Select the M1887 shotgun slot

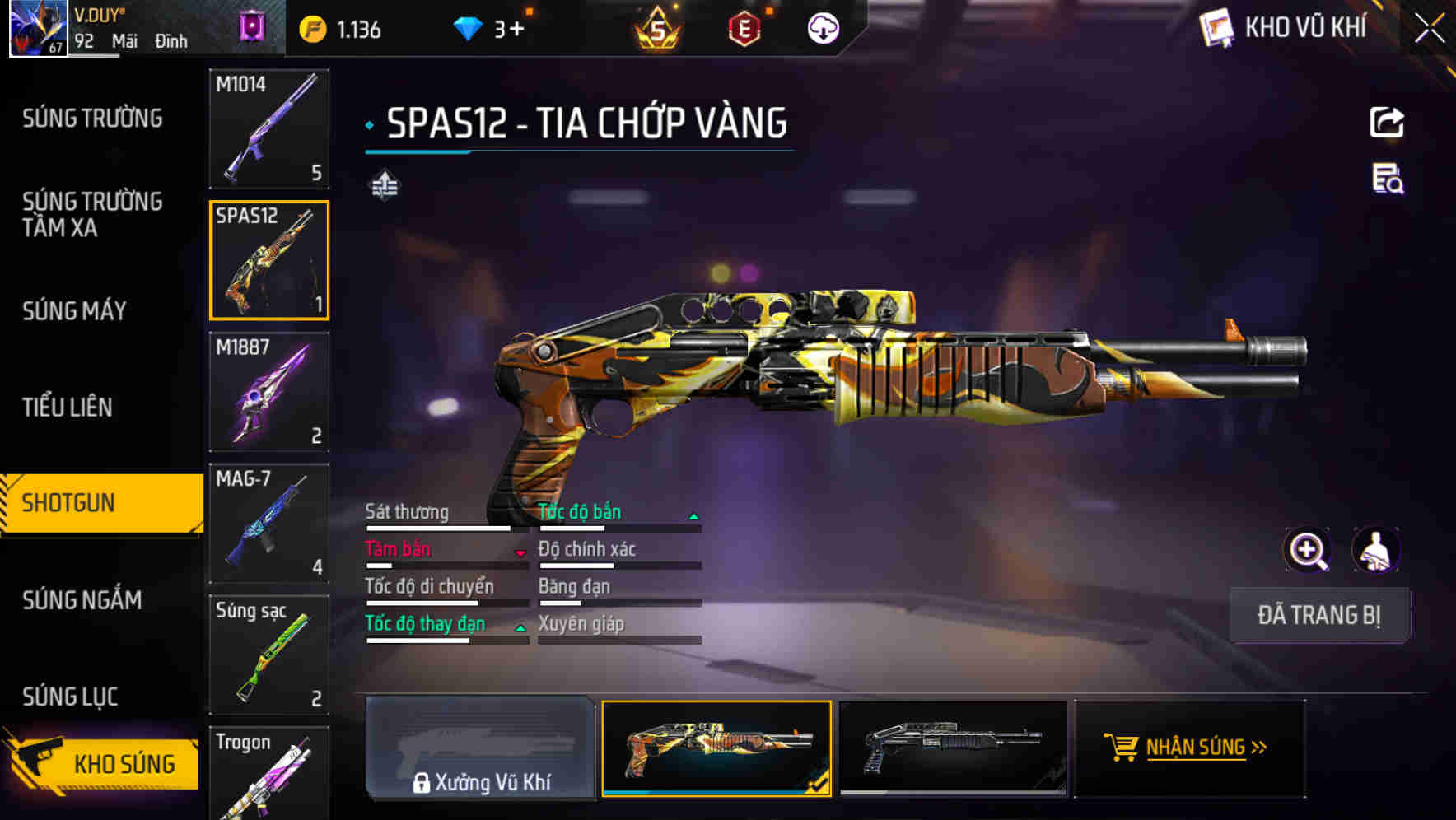pyautogui.click(x=268, y=392)
